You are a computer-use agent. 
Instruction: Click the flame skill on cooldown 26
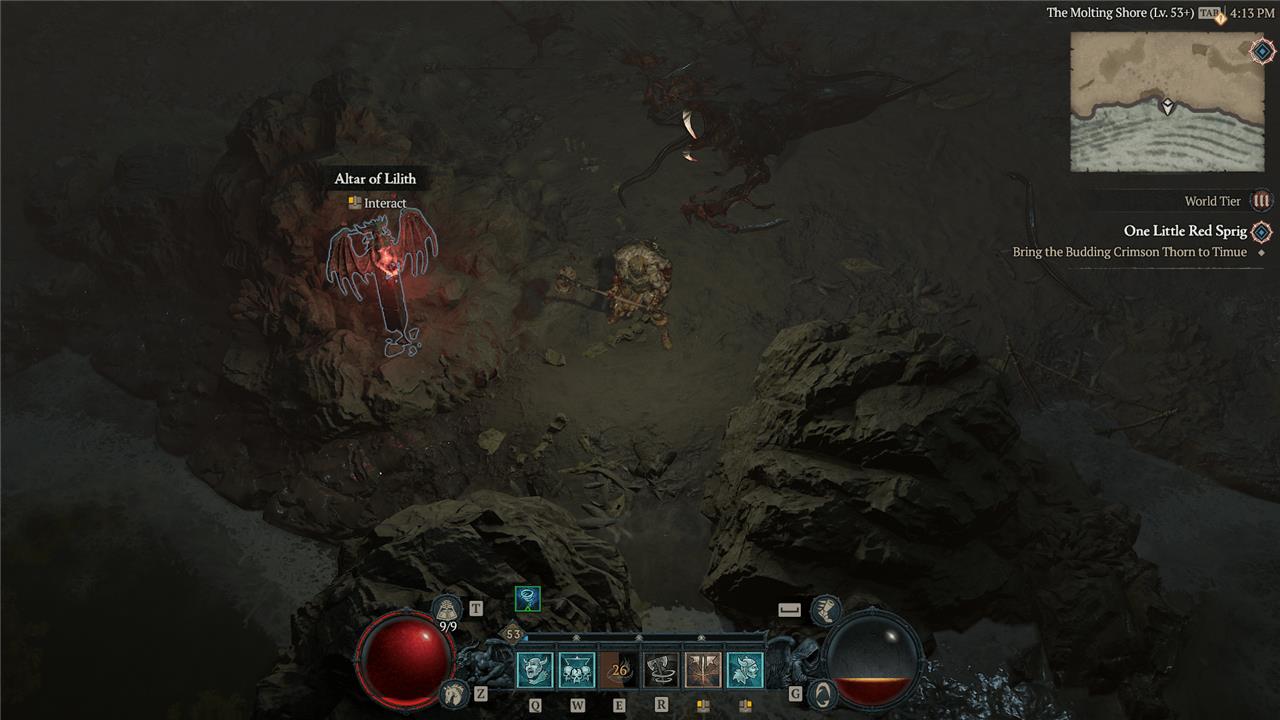coord(619,670)
